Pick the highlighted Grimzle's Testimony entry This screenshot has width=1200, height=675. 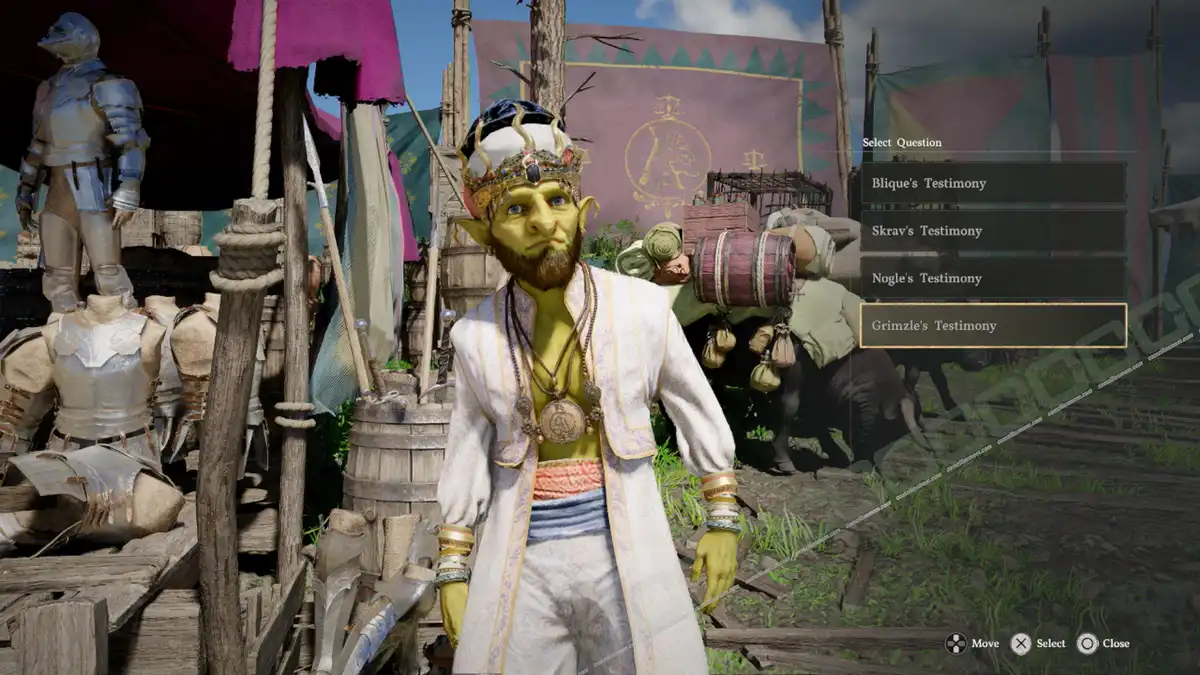(992, 326)
